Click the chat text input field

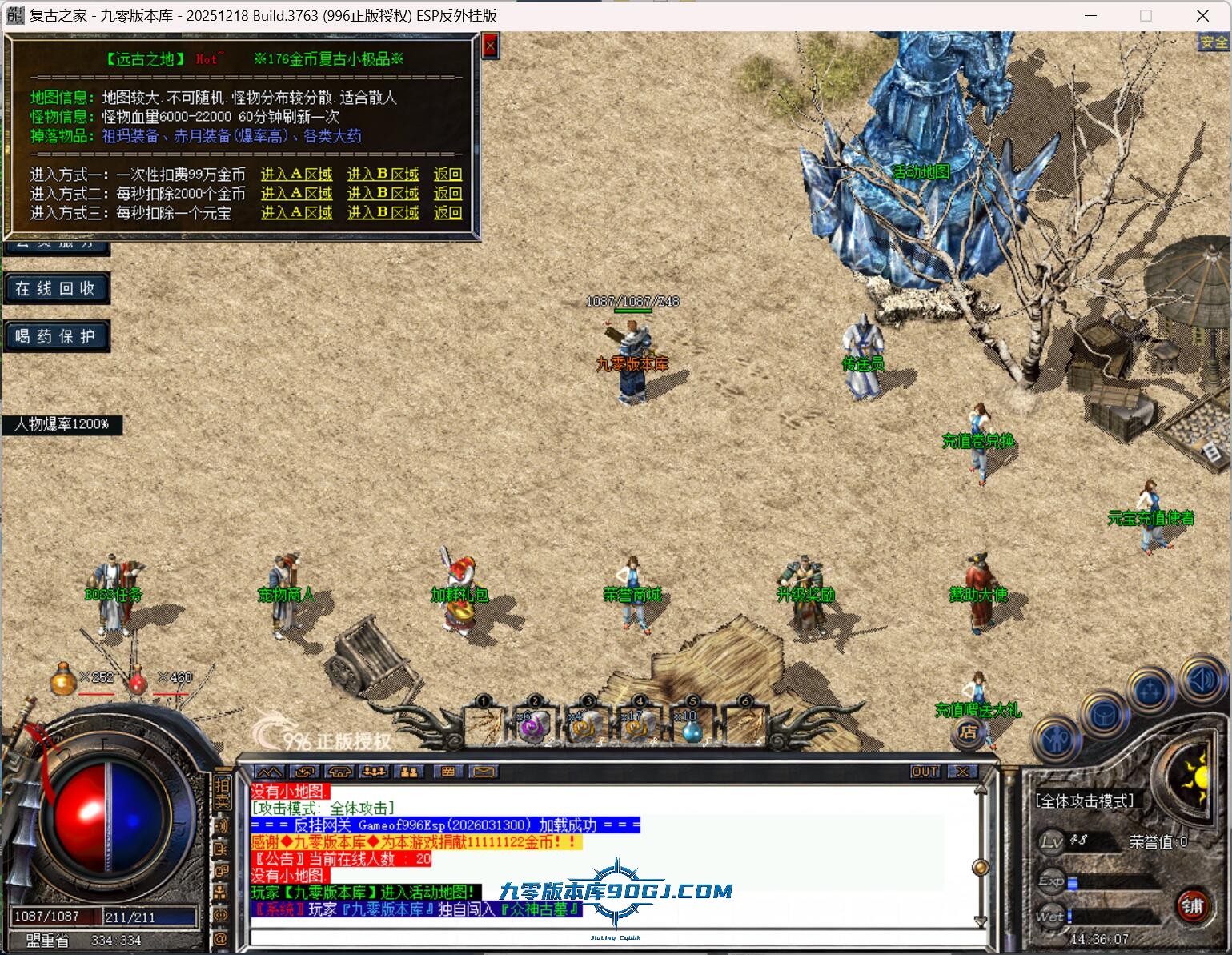608,938
